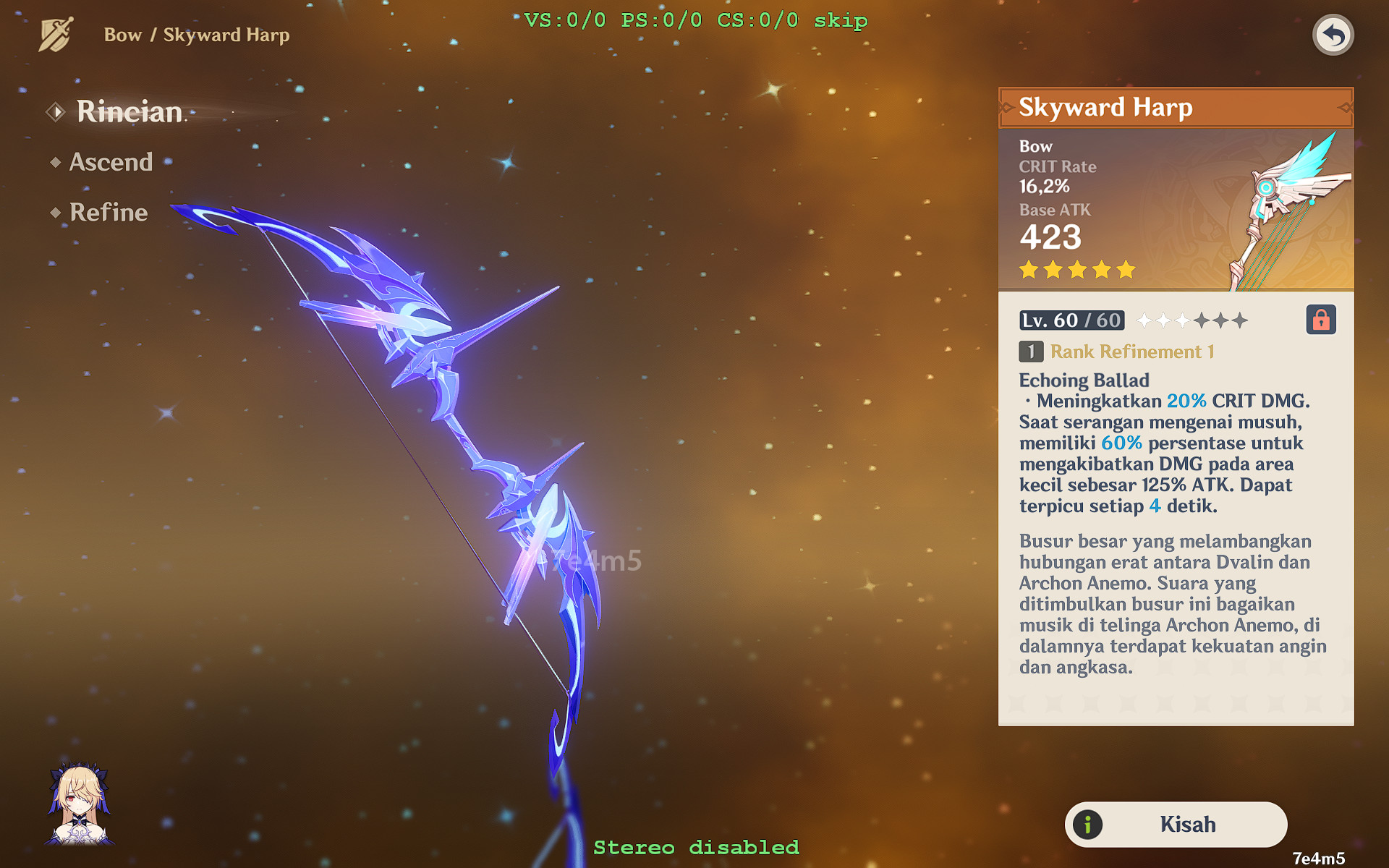1389x868 pixels.
Task: Click the Lv. 60/60 level indicator
Action: pyautogui.click(x=1071, y=320)
